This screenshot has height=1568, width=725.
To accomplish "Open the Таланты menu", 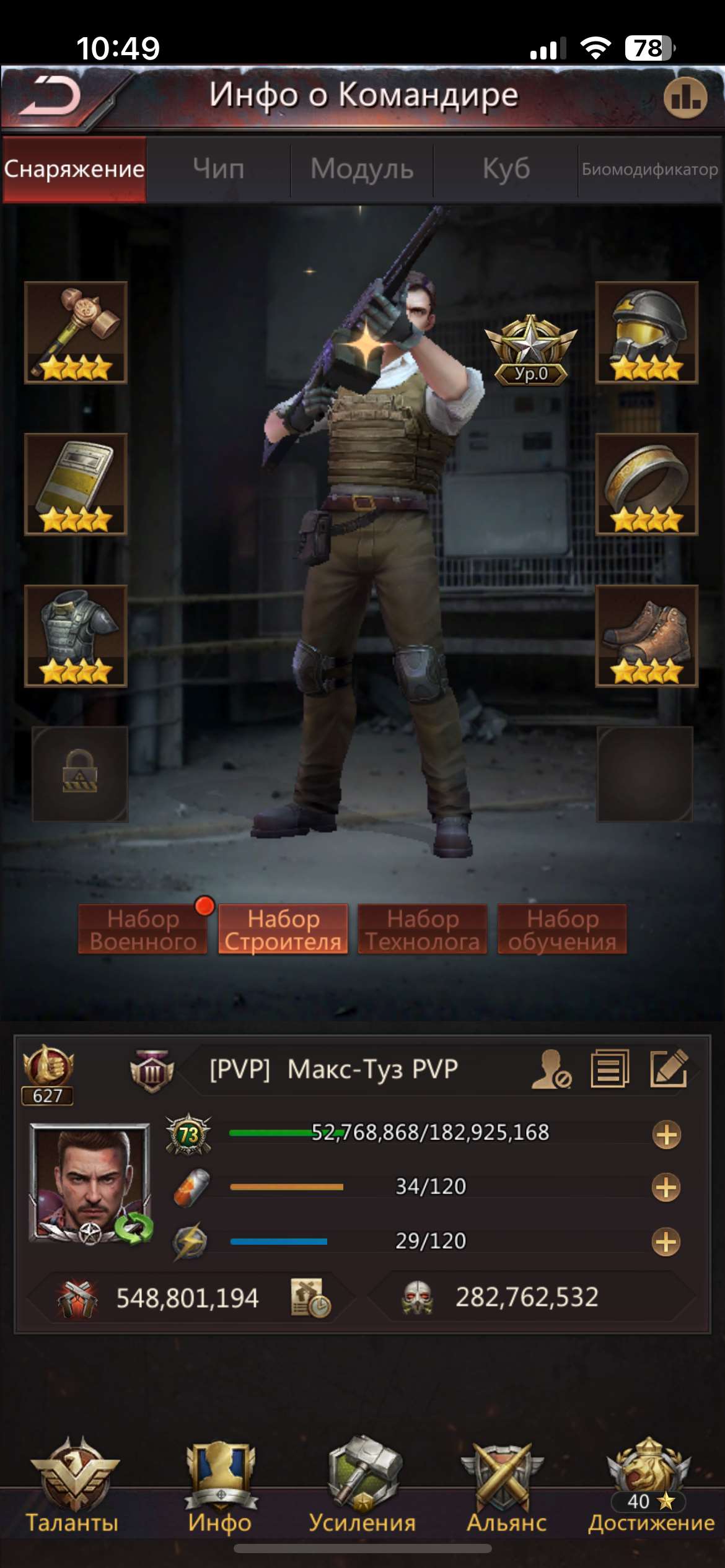I will 72,1486.
